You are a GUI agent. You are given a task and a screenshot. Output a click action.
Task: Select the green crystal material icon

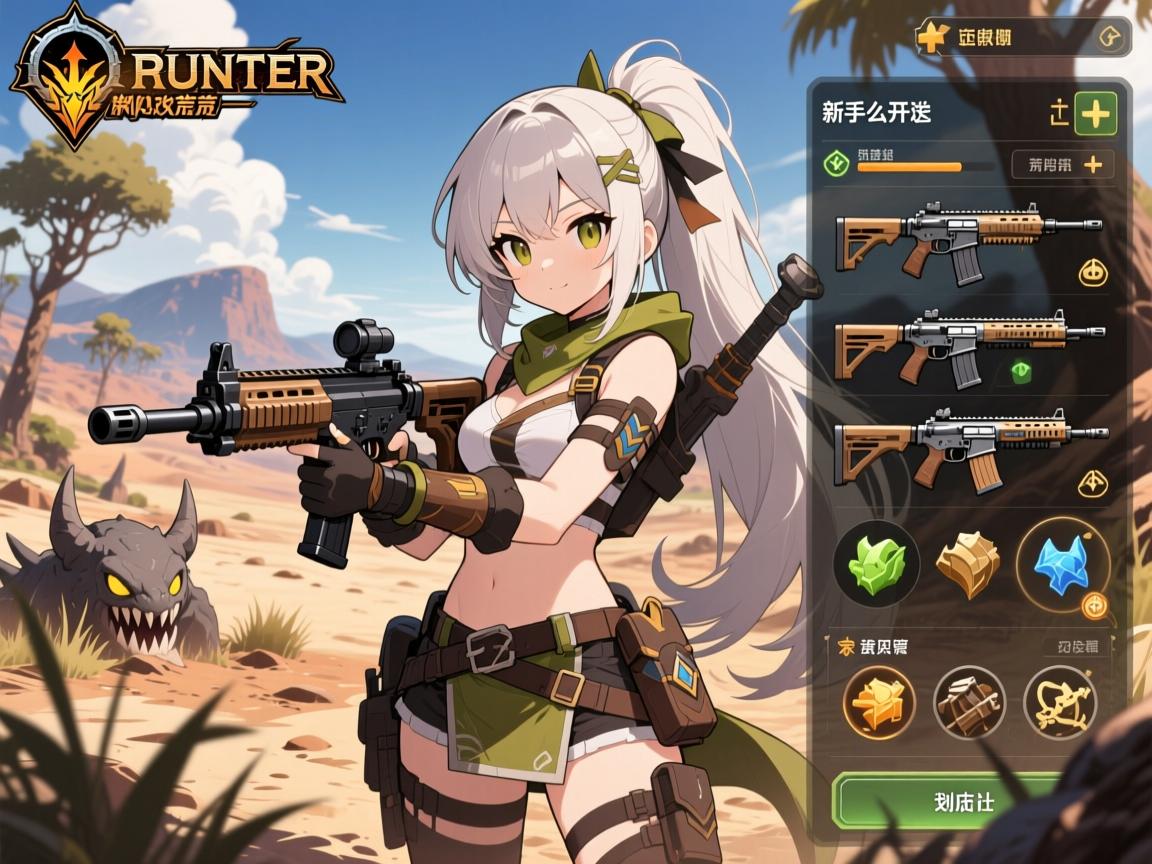click(876, 564)
